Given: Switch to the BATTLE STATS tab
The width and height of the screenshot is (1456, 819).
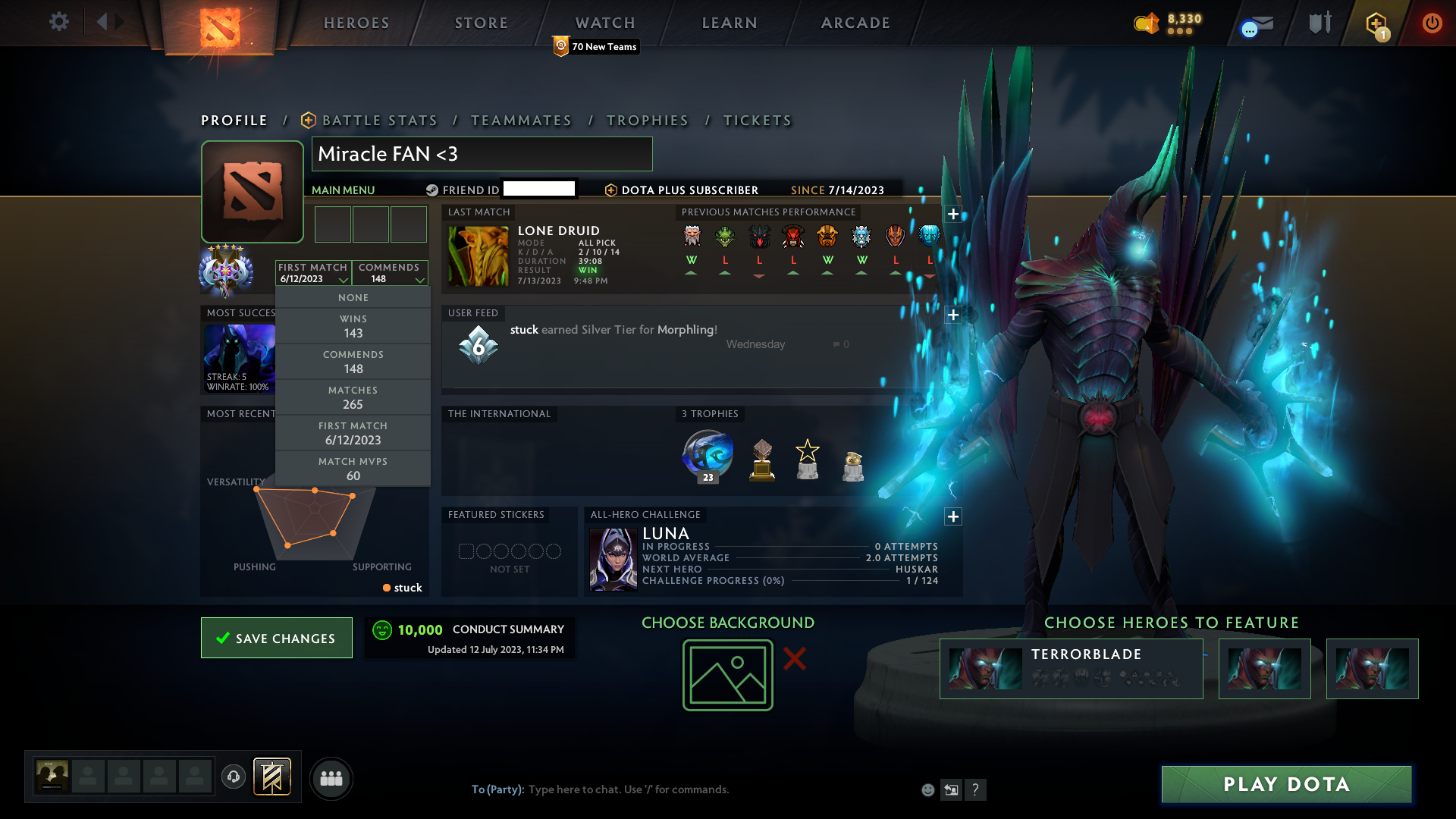Looking at the screenshot, I should click(379, 120).
